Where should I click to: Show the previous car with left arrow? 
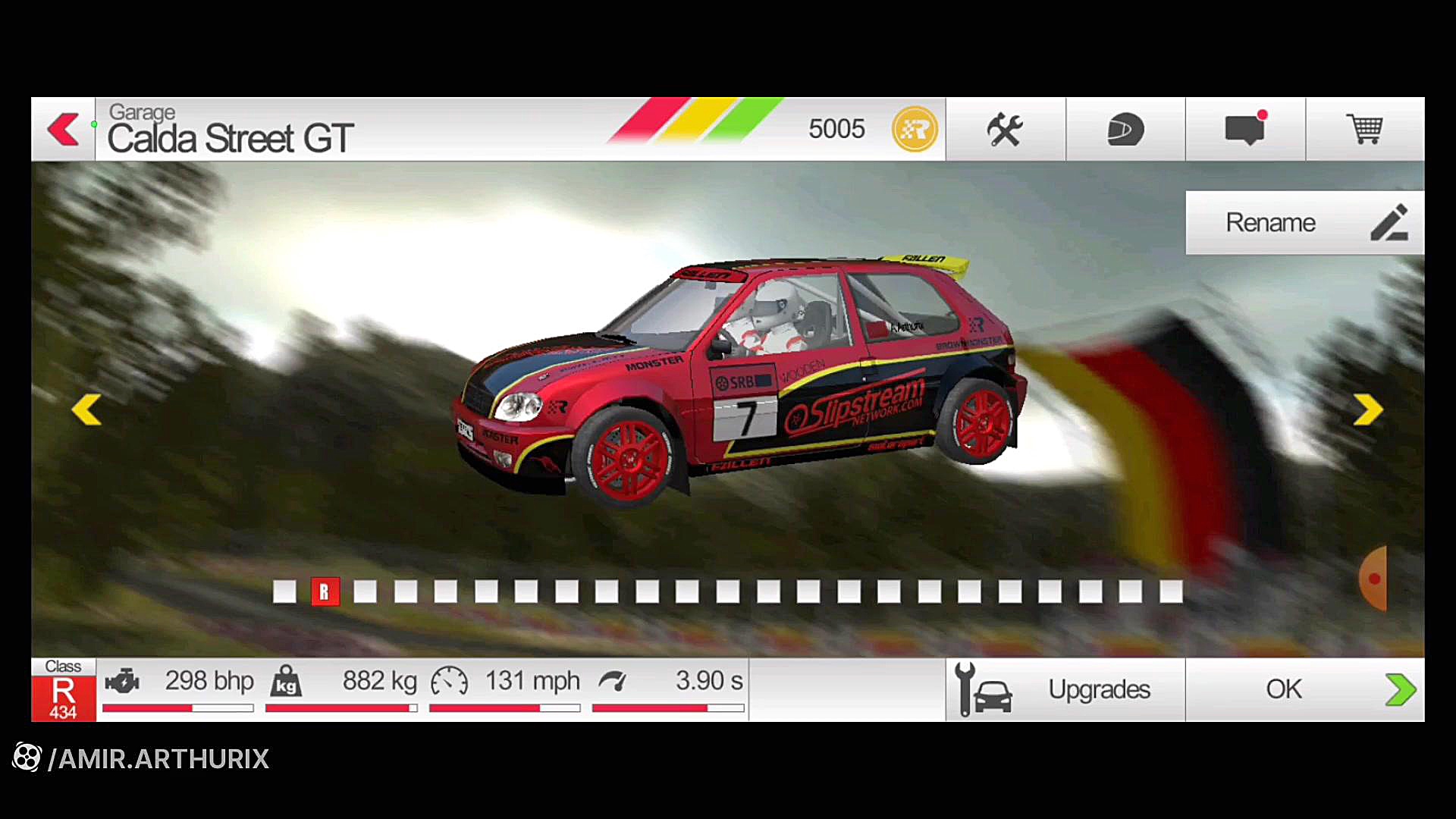86,409
